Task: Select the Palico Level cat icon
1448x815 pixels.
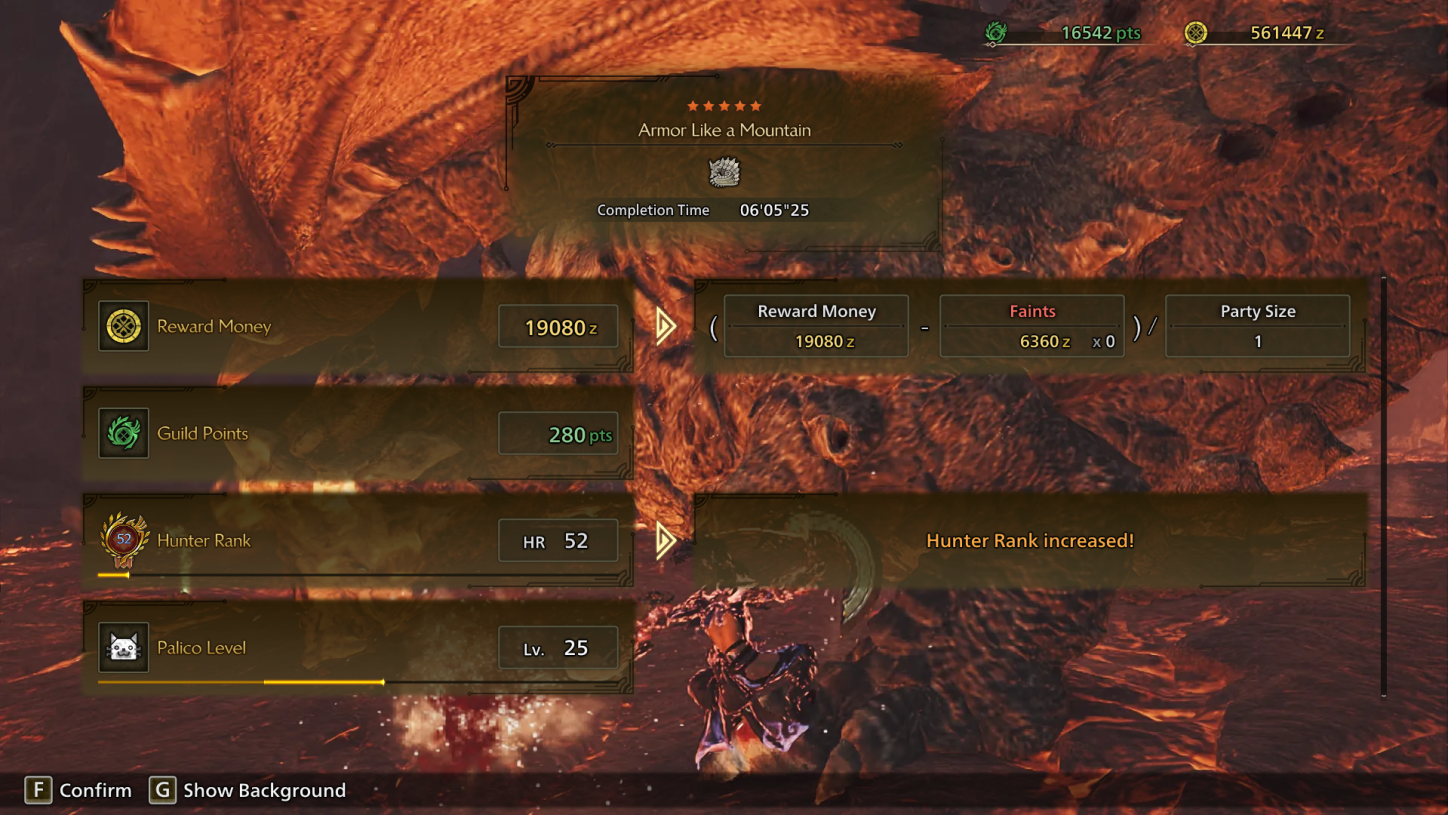Action: coord(122,647)
